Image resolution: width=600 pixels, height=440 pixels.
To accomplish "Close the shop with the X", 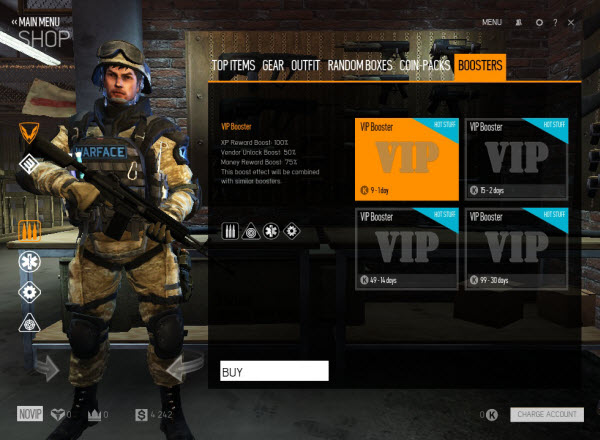I will click(x=570, y=21).
